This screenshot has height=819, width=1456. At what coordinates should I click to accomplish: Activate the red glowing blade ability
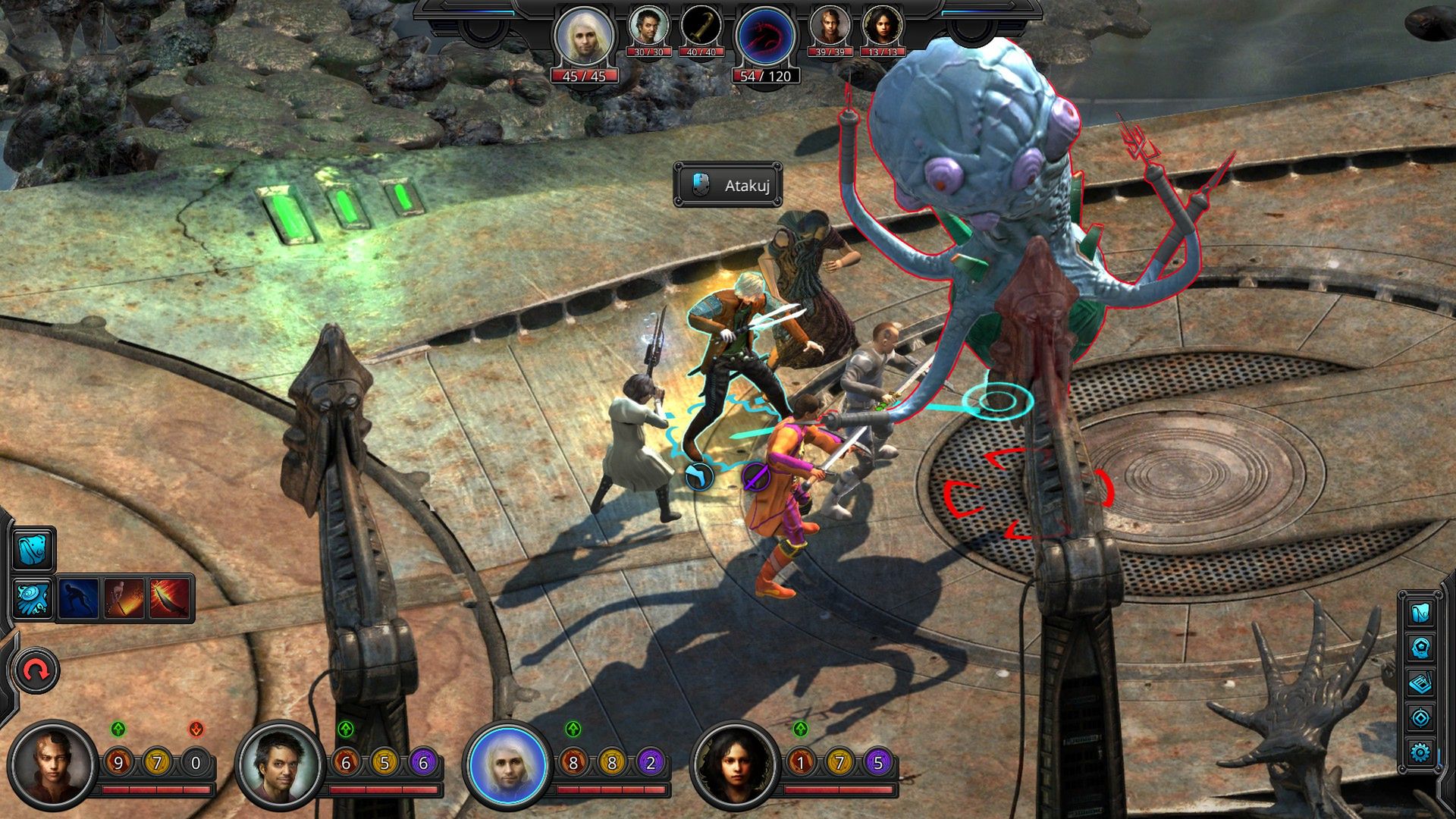169,598
